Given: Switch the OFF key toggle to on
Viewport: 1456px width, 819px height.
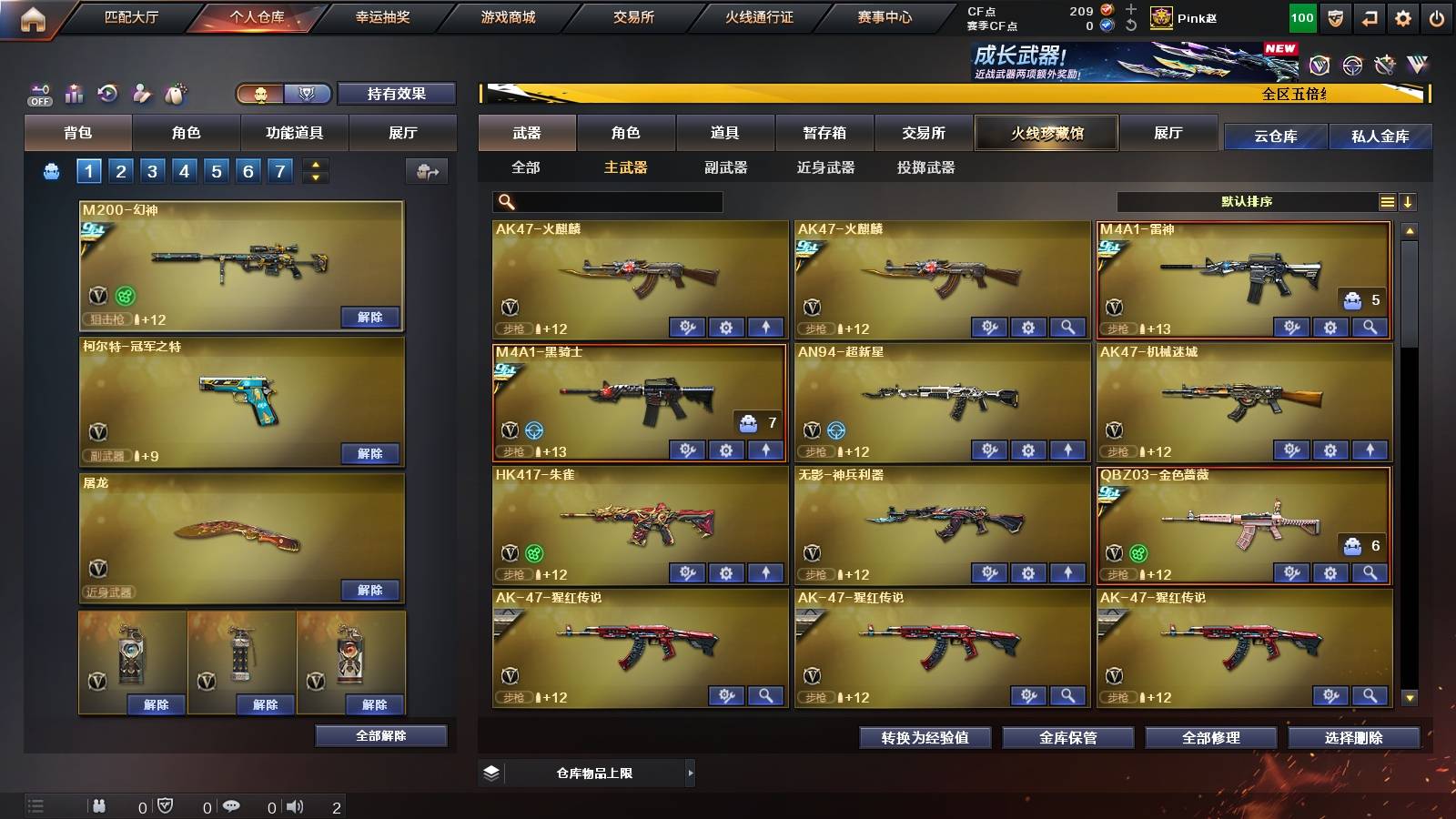Looking at the screenshot, I should (38, 94).
